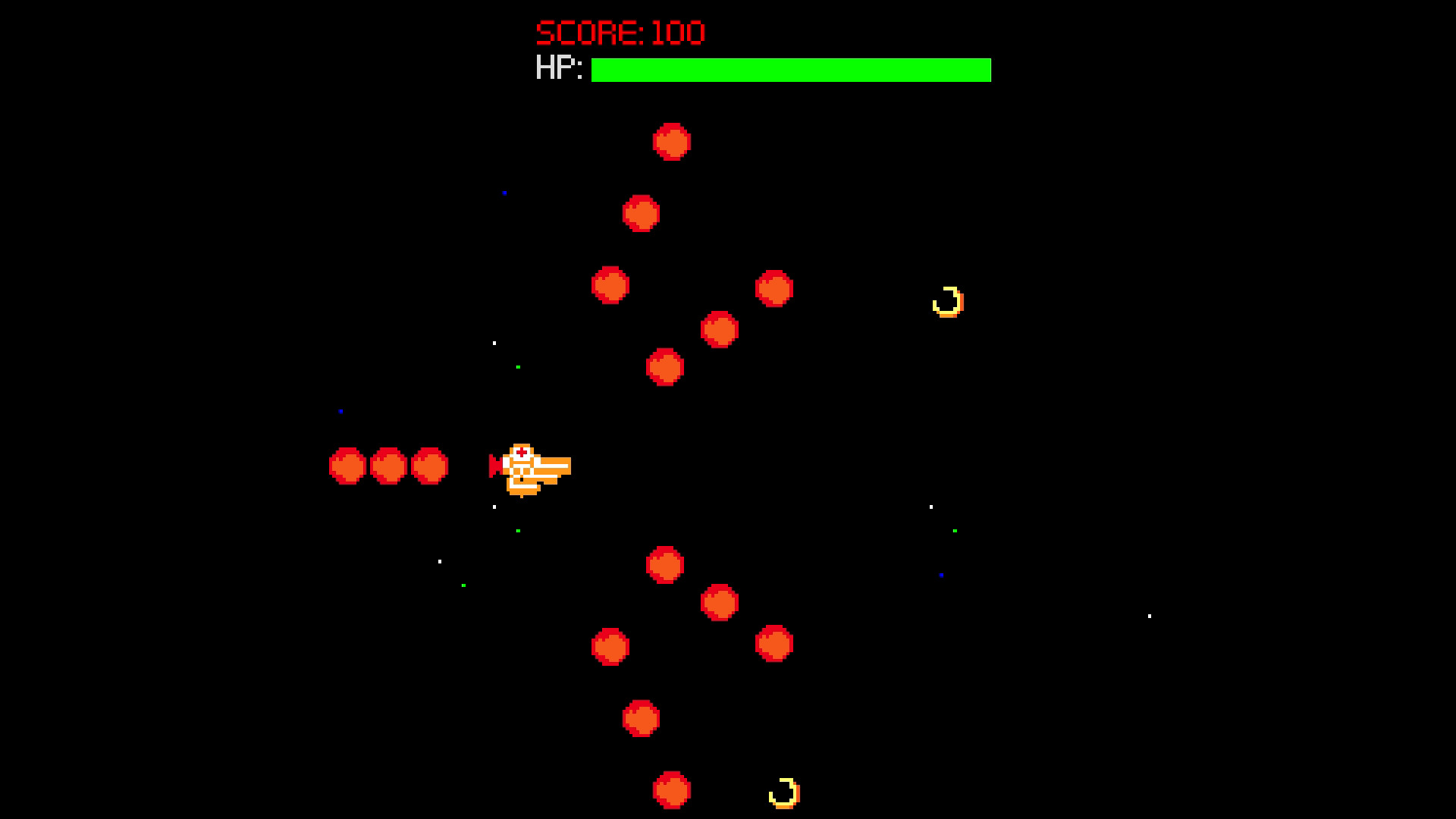1456x819 pixels.
Task: Click the rightmost orb of the three-orb cluster
Action: pos(429,467)
